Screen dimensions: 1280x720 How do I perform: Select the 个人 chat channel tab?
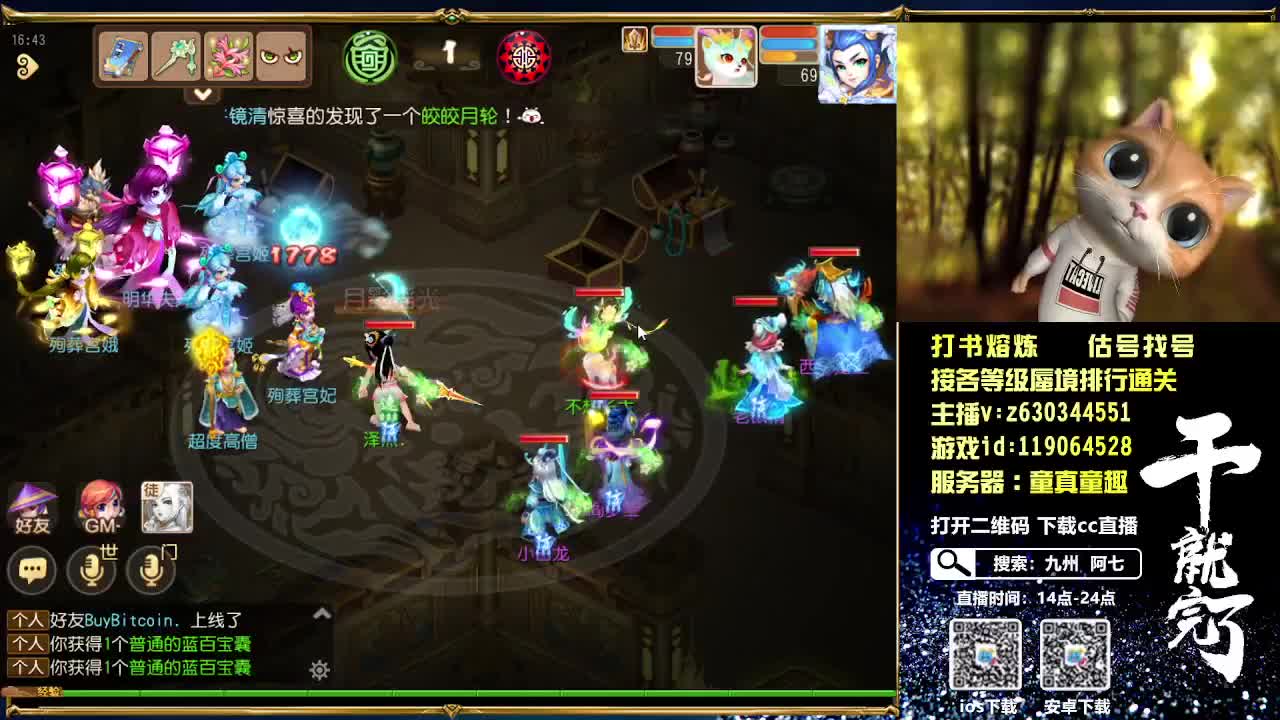(x=27, y=620)
